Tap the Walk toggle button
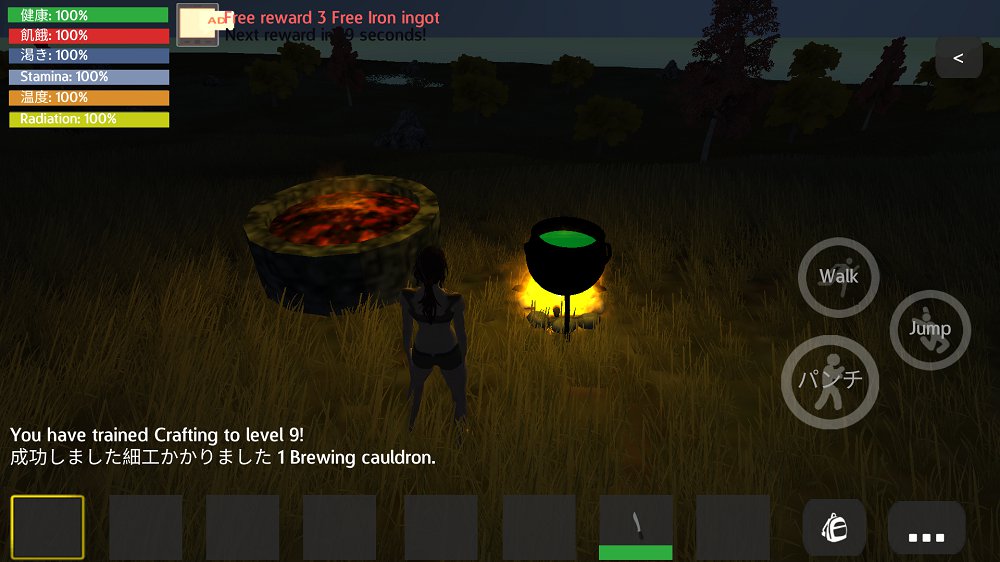1000x562 pixels. pos(838,277)
